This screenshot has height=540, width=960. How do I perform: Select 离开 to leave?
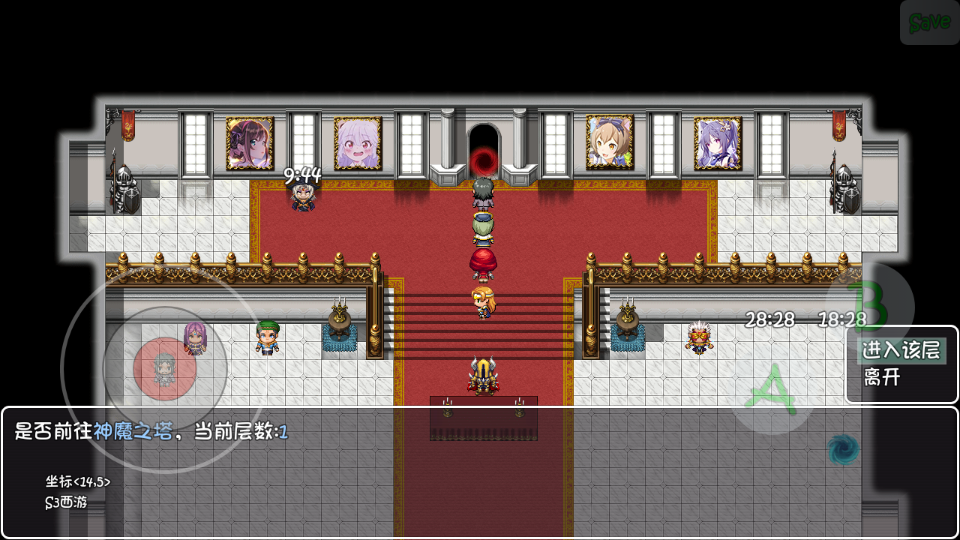[x=882, y=378]
